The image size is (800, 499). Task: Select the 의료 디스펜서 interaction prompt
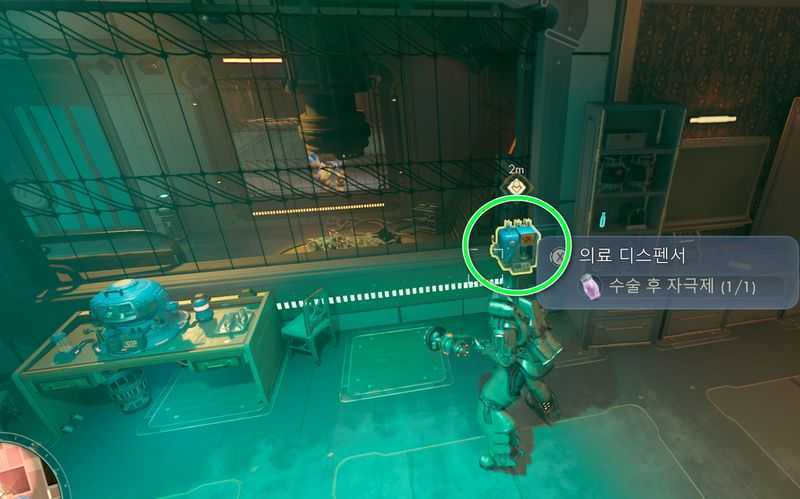coord(625,254)
